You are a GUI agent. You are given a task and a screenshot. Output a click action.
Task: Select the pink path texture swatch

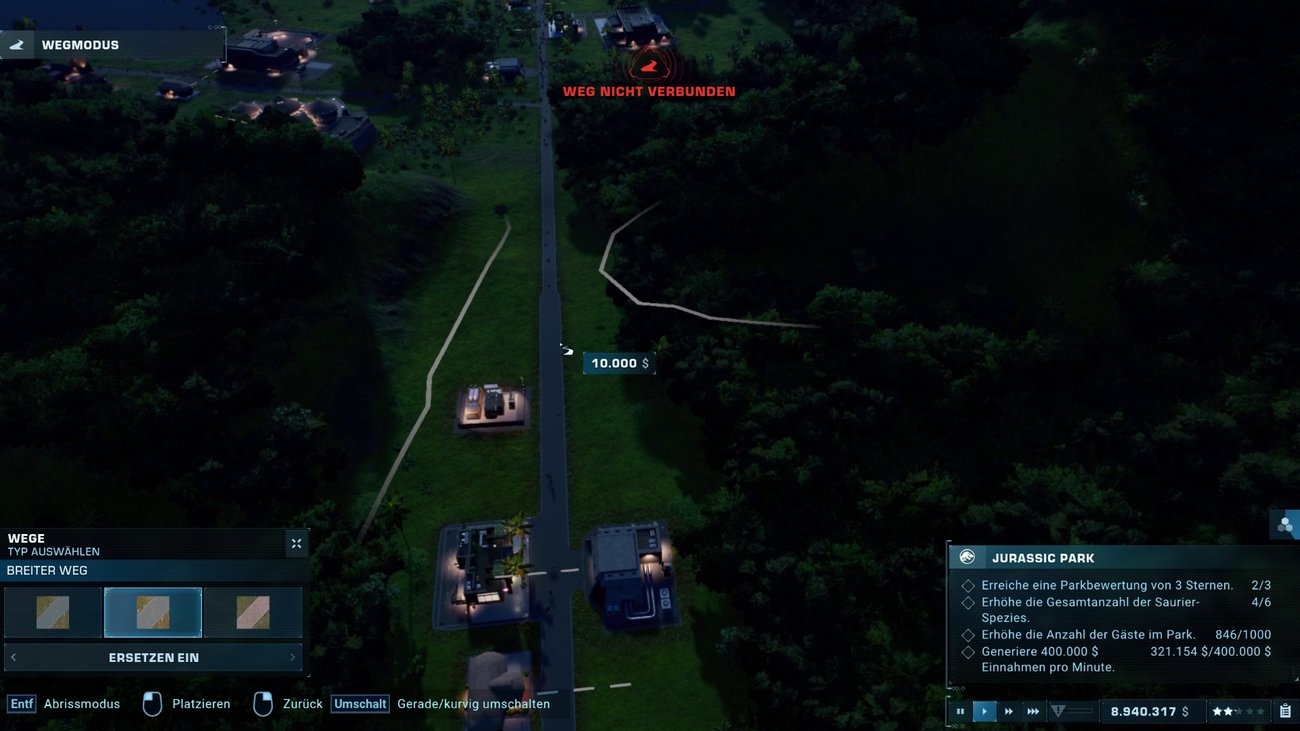252,611
